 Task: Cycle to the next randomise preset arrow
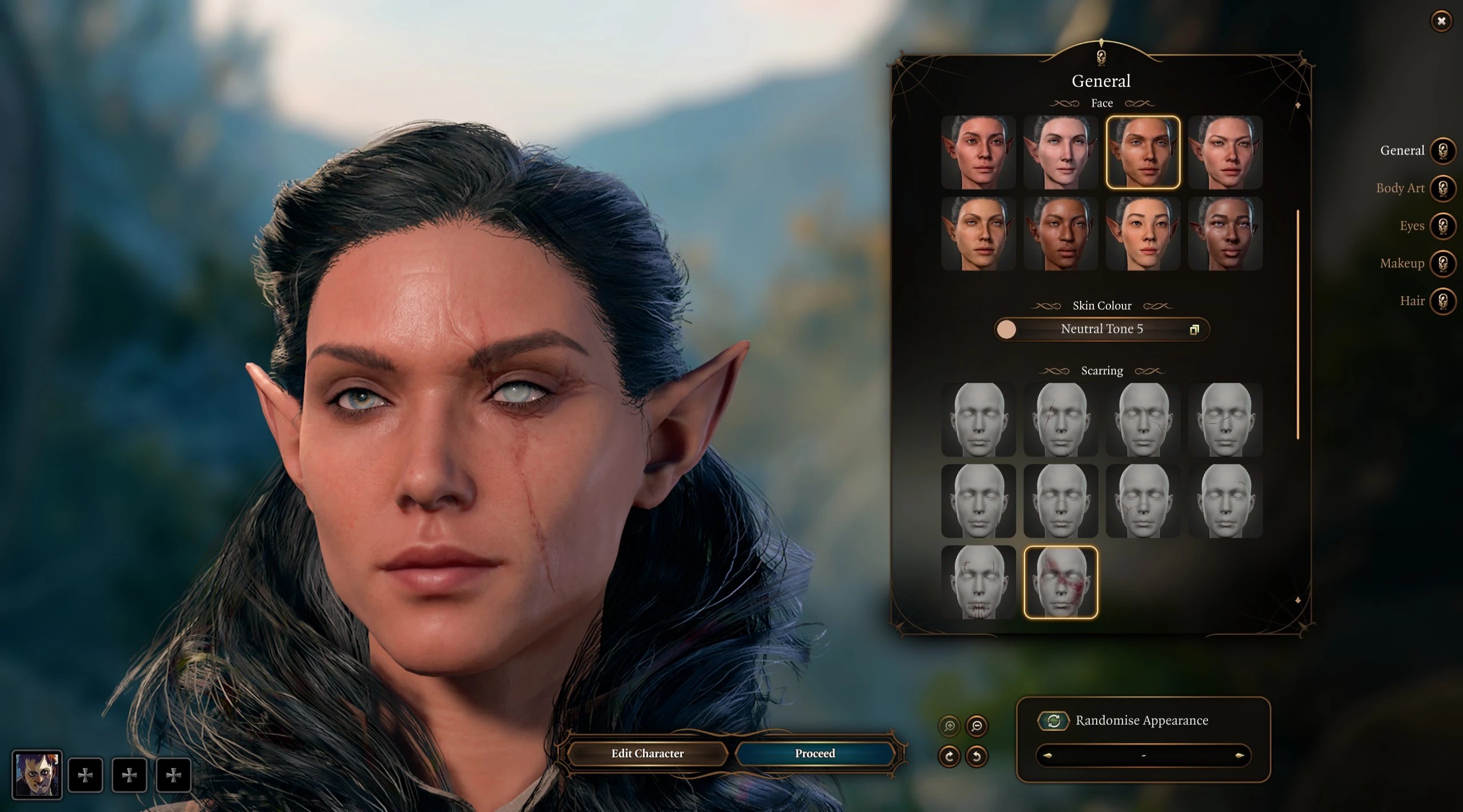click(1239, 755)
